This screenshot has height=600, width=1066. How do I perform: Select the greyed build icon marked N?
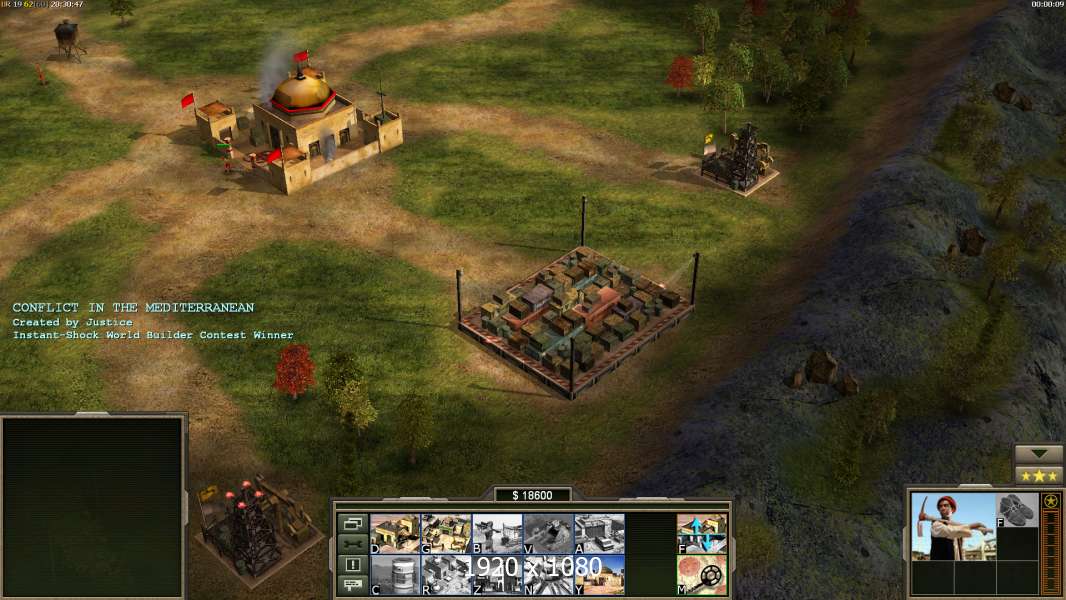pos(548,575)
